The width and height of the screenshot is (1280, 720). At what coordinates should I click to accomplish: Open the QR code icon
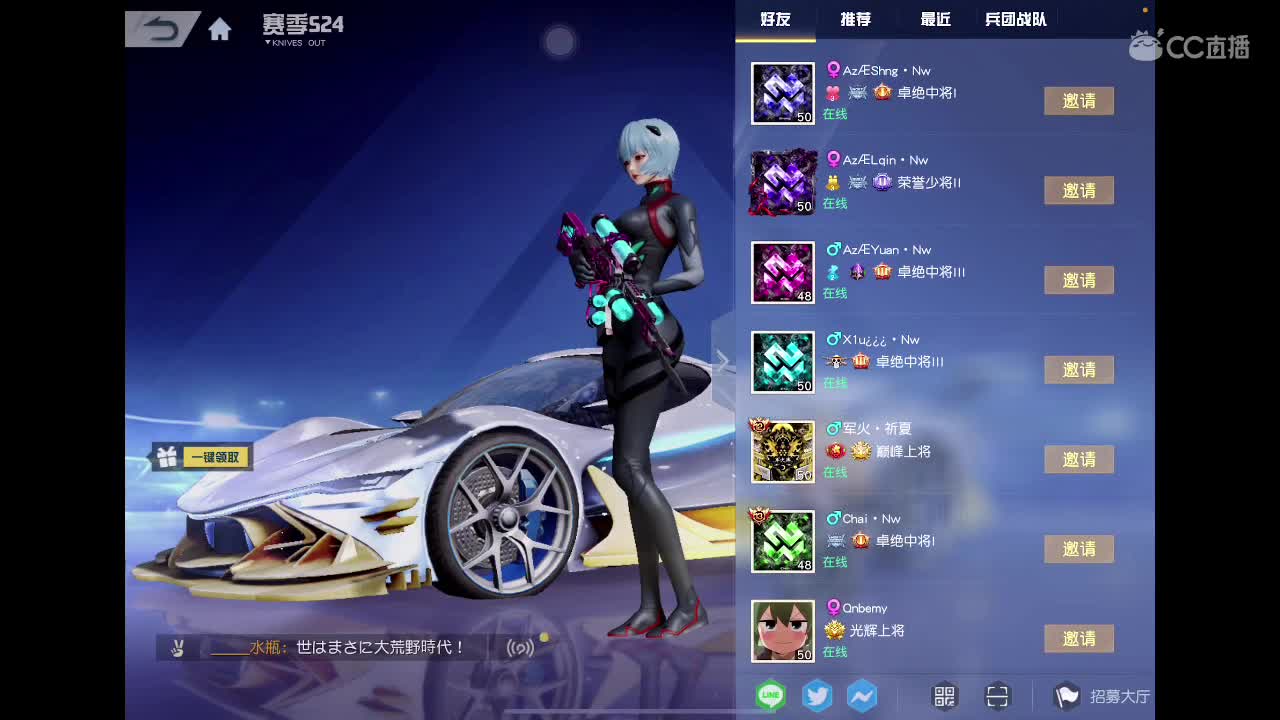click(943, 696)
